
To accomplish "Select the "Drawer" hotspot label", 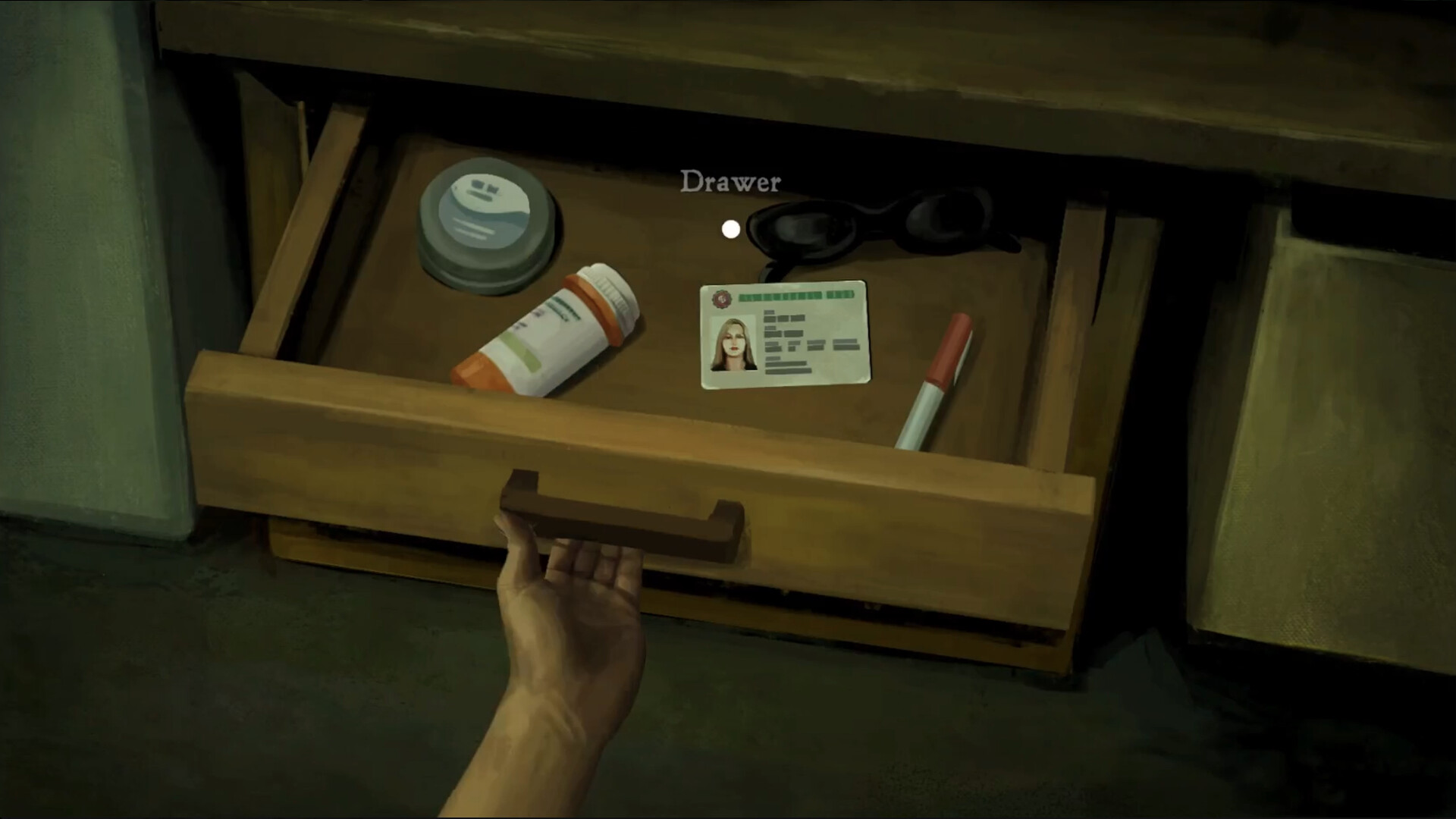I will 732,181.
